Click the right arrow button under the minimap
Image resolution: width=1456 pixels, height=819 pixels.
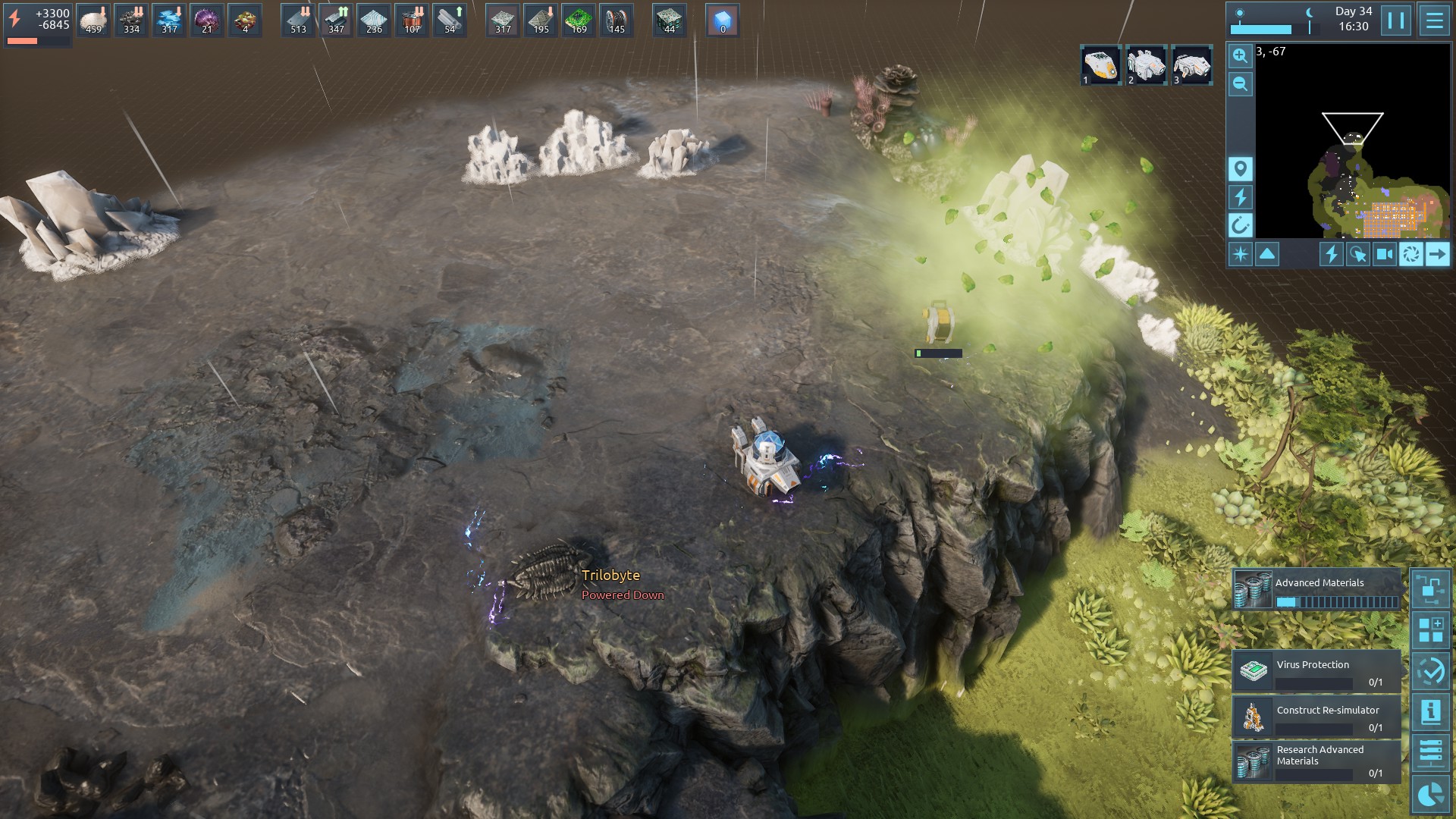pyautogui.click(x=1437, y=254)
